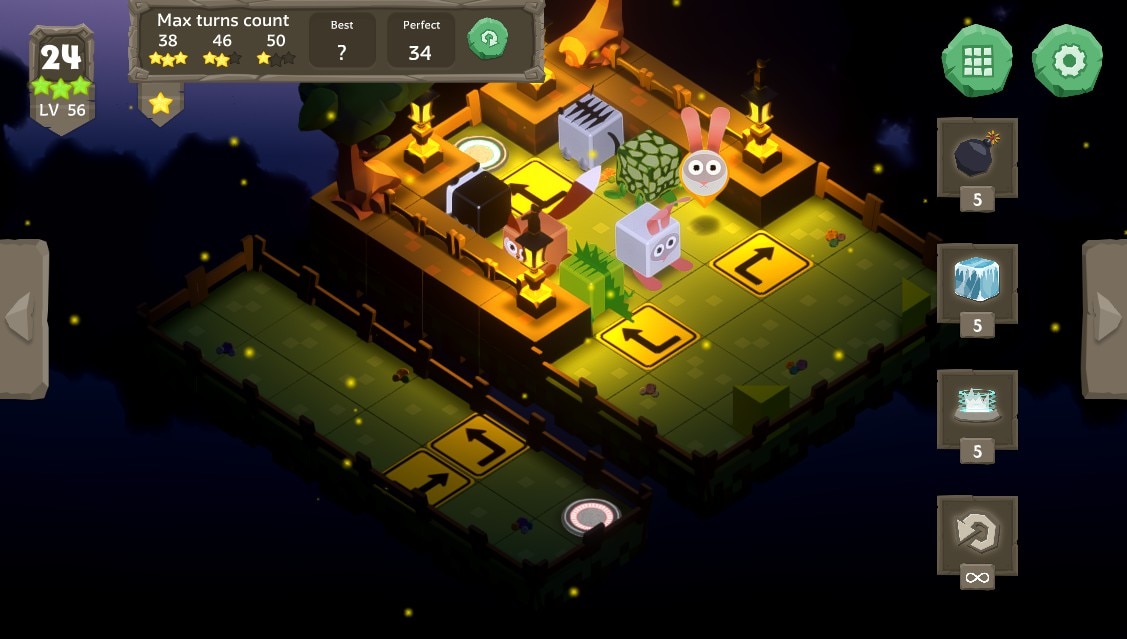Go to the previous level
The height and width of the screenshot is (639, 1127).
22,318
